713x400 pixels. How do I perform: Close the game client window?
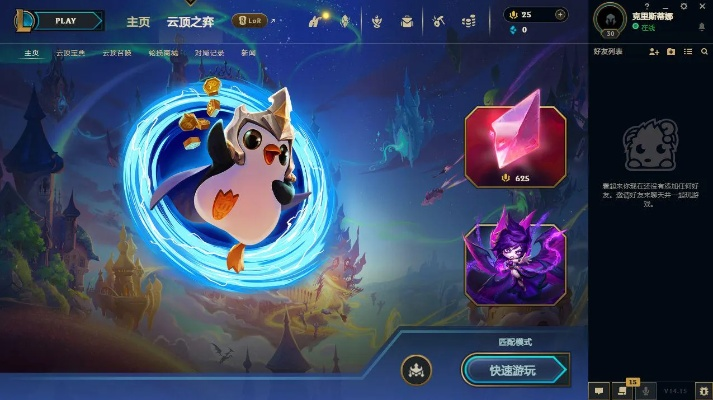coord(704,5)
